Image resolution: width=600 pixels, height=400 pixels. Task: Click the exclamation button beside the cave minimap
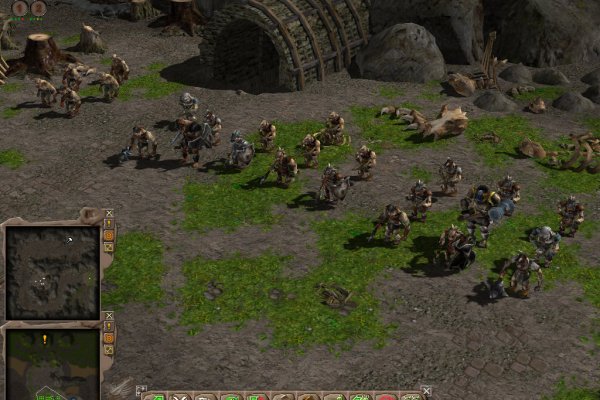pyautogui.click(x=109, y=225)
